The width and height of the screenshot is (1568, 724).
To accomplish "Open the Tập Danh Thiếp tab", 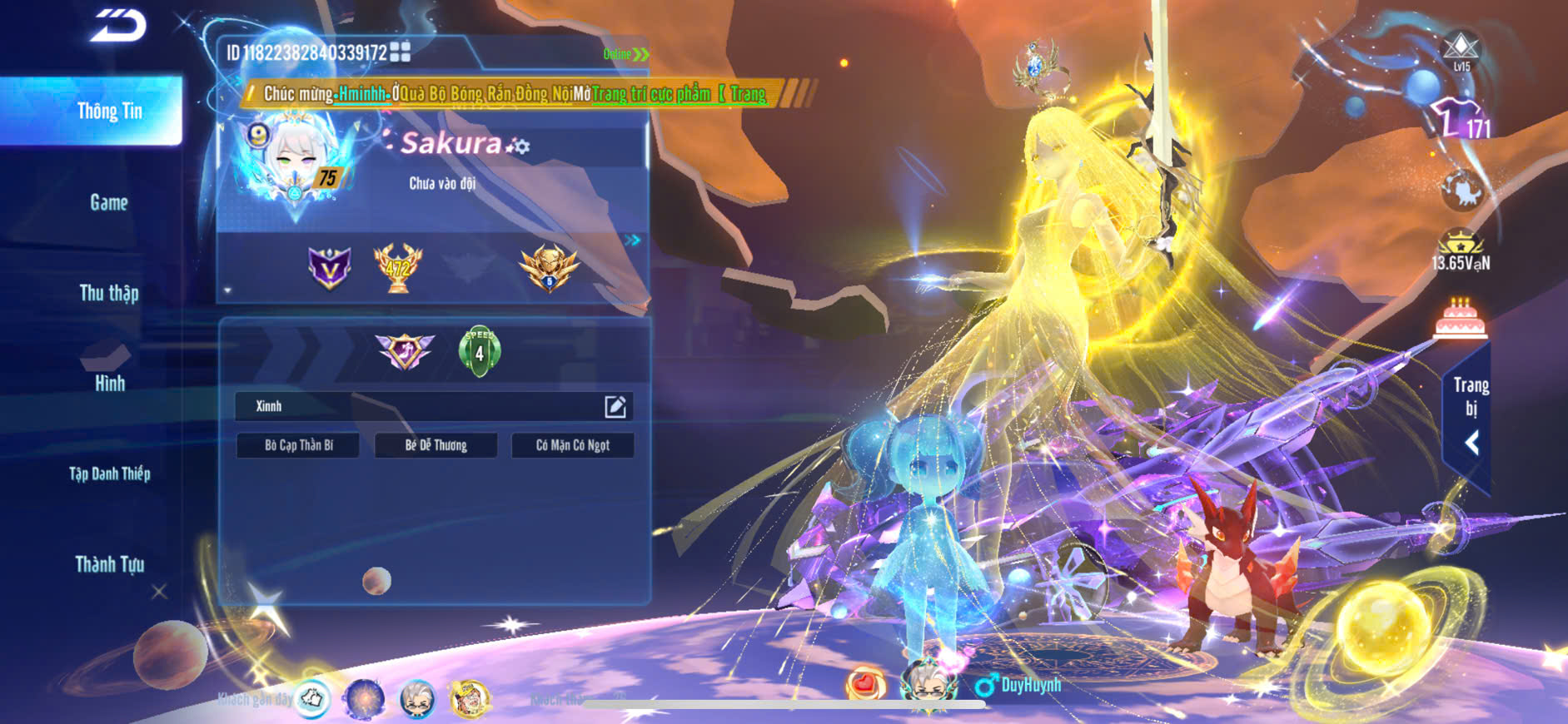I will point(109,474).
